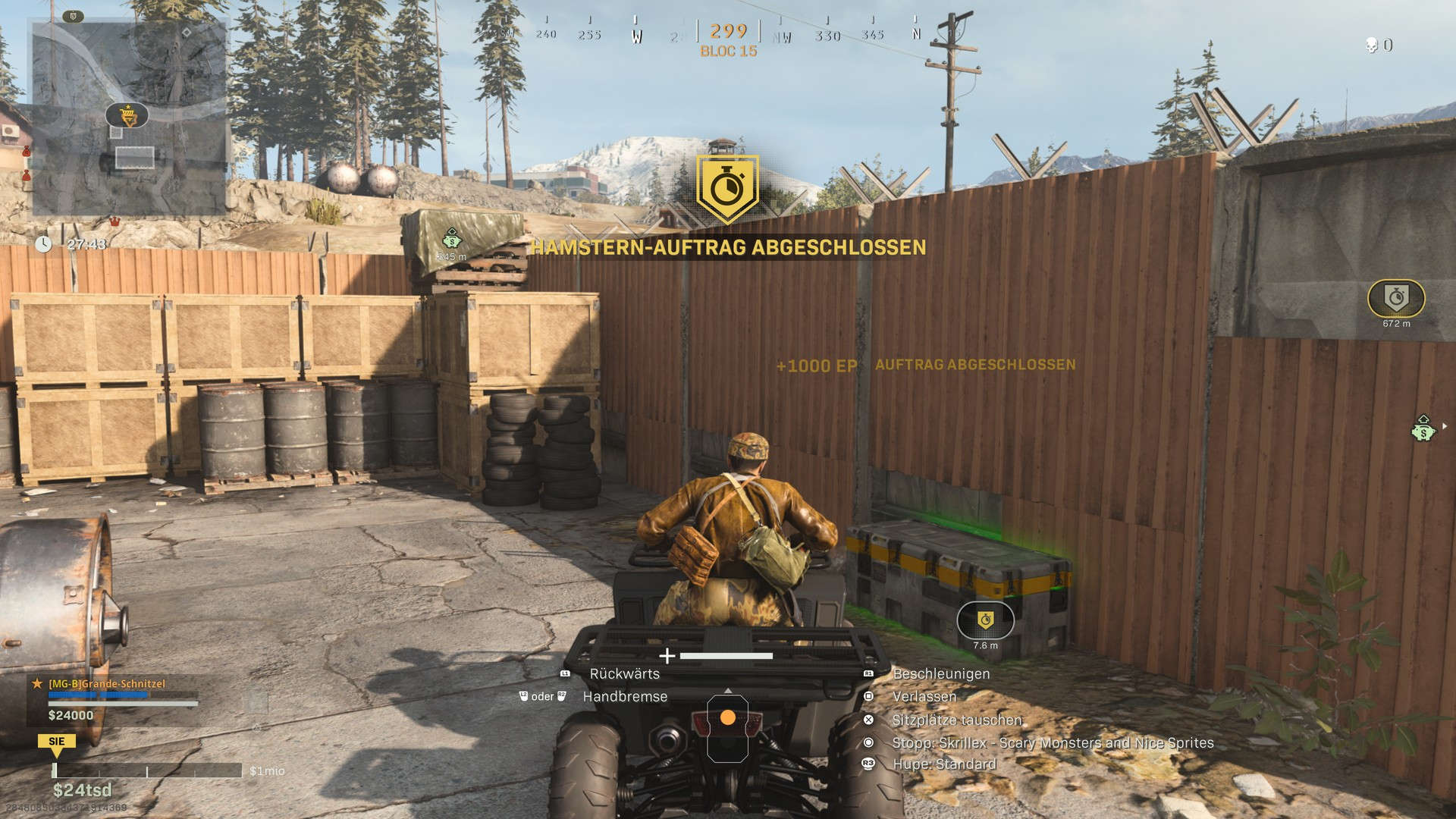Select the piggy bank marker at 545 m

(x=452, y=240)
